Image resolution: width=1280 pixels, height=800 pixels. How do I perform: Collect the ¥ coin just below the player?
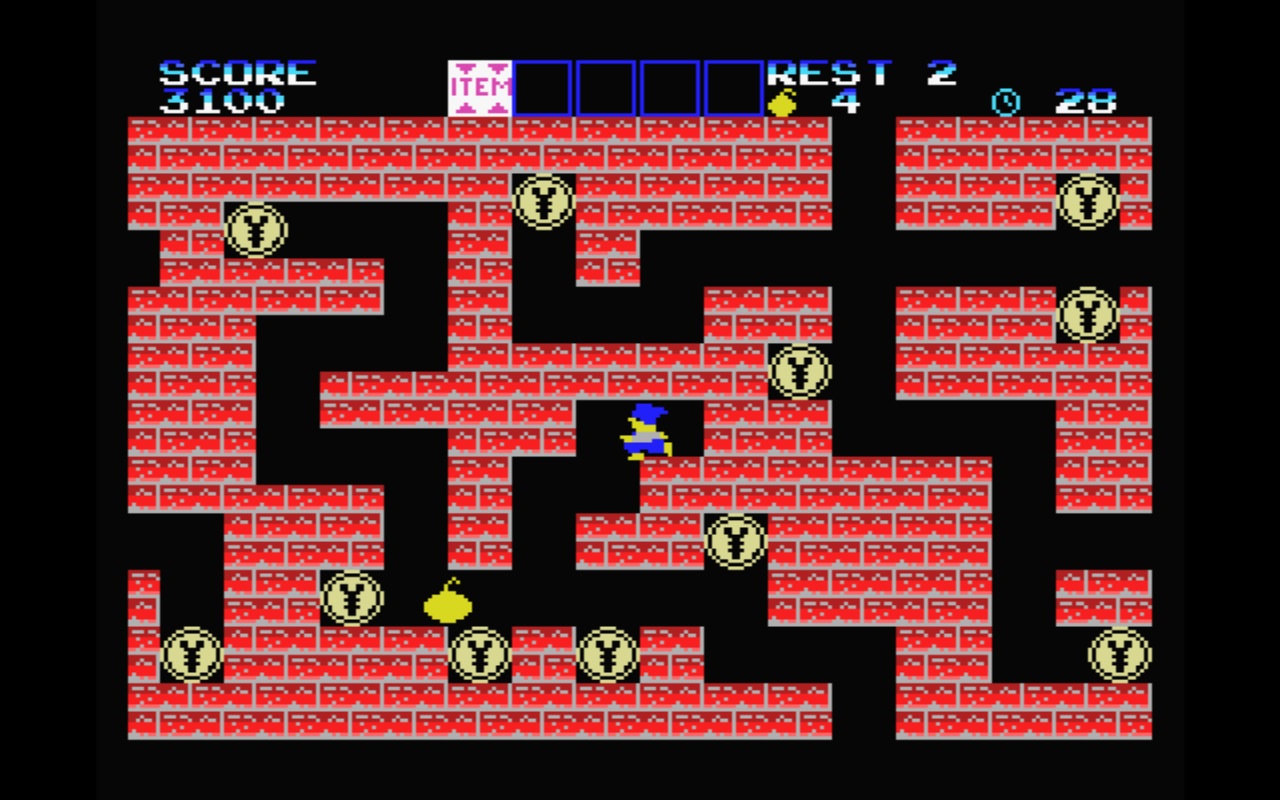click(x=733, y=543)
